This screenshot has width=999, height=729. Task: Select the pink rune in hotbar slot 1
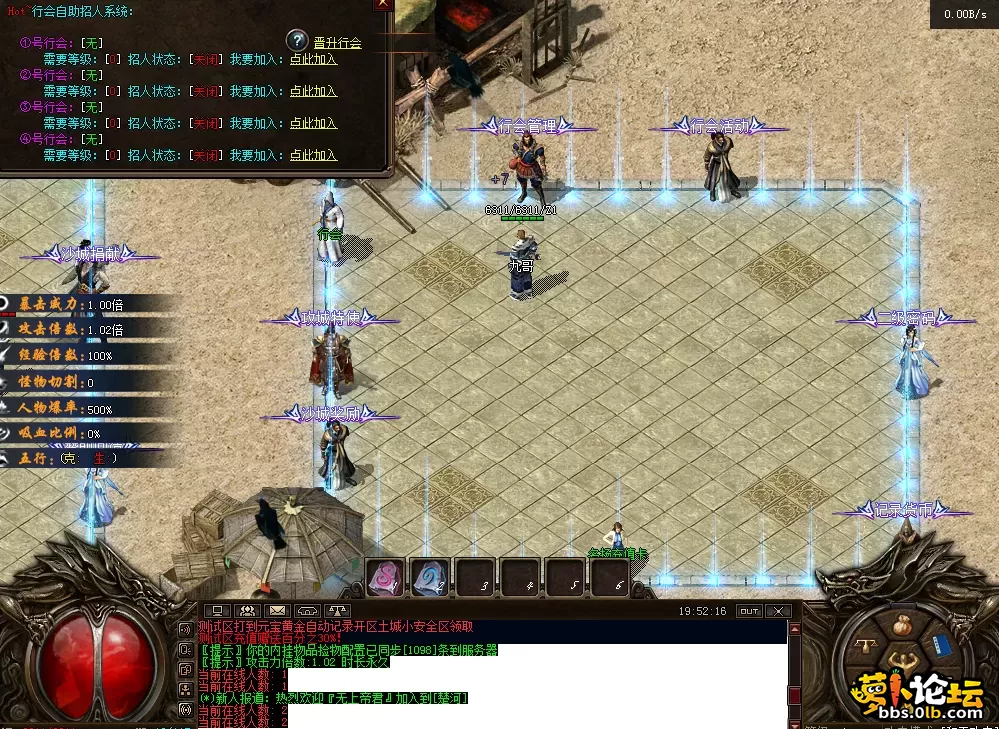click(x=385, y=577)
